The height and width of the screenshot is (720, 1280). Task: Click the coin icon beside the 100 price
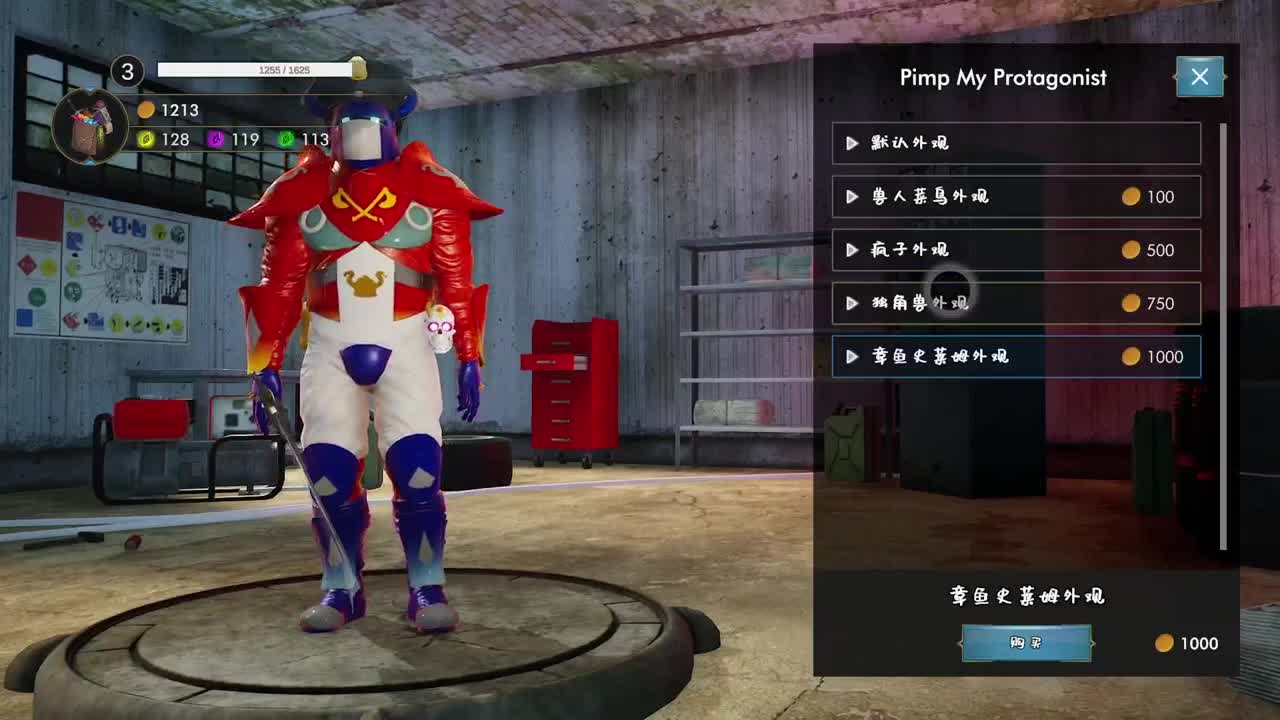1131,197
